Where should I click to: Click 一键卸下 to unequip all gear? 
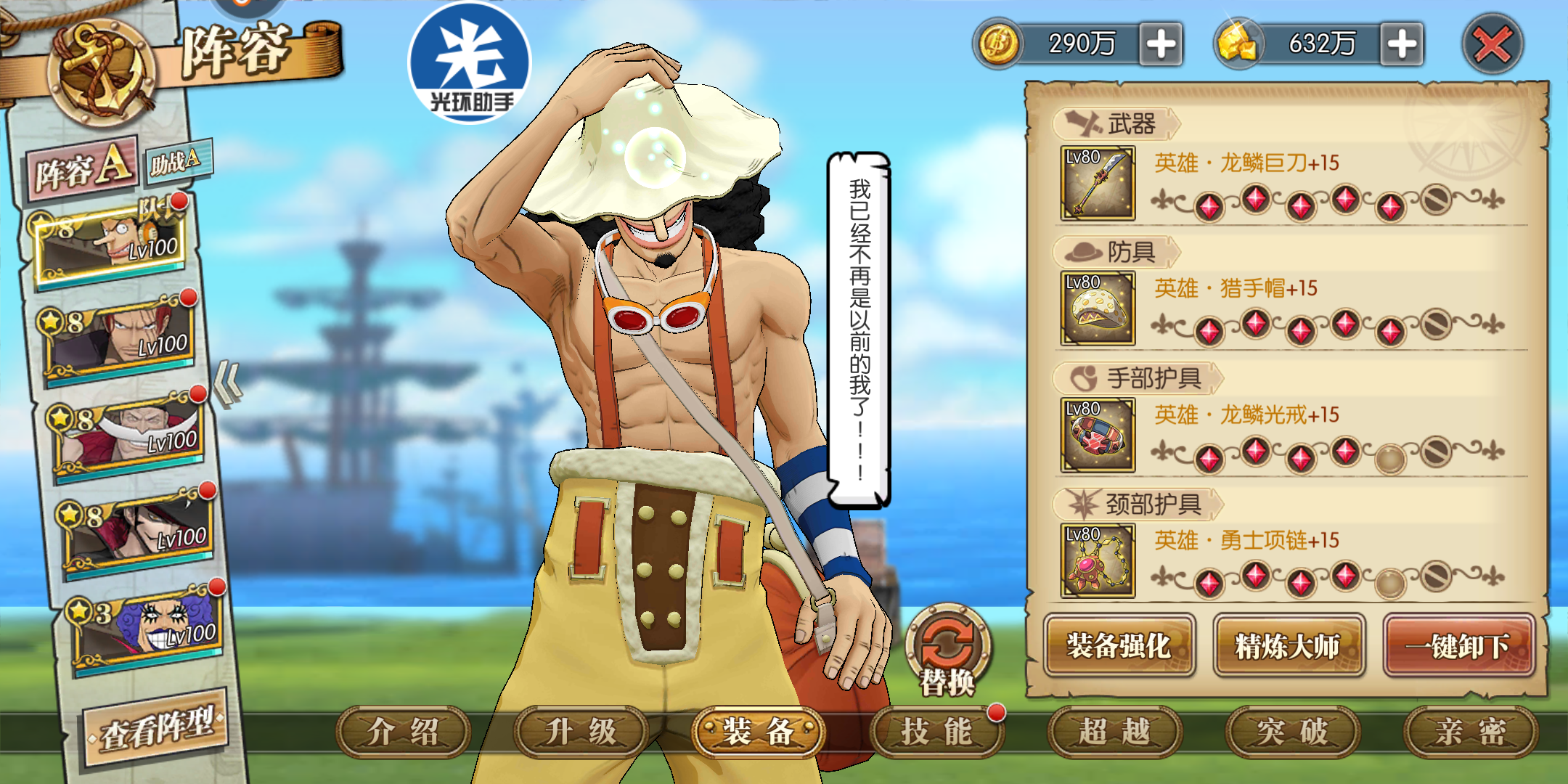pos(1458,645)
